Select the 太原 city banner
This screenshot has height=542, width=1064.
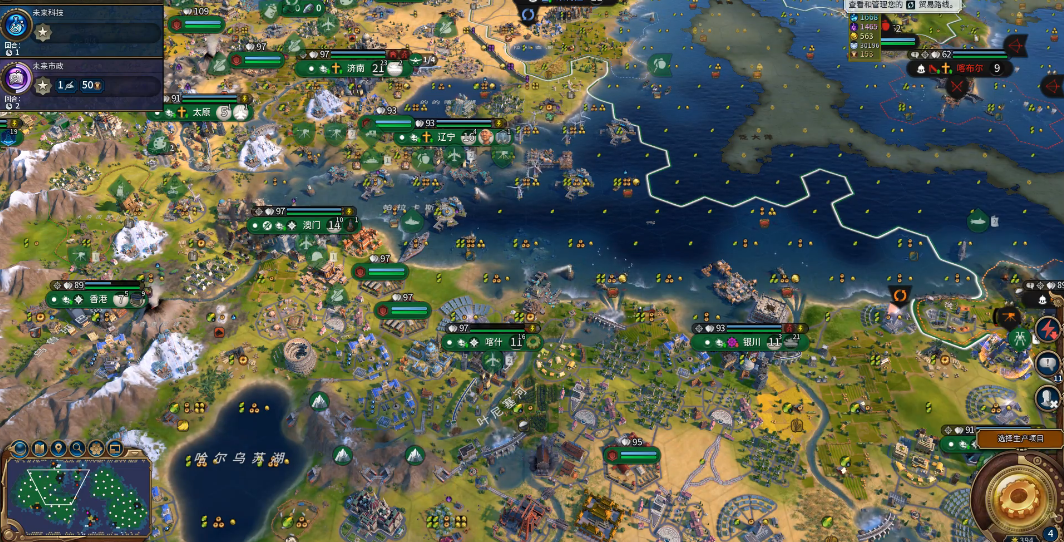click(x=202, y=113)
